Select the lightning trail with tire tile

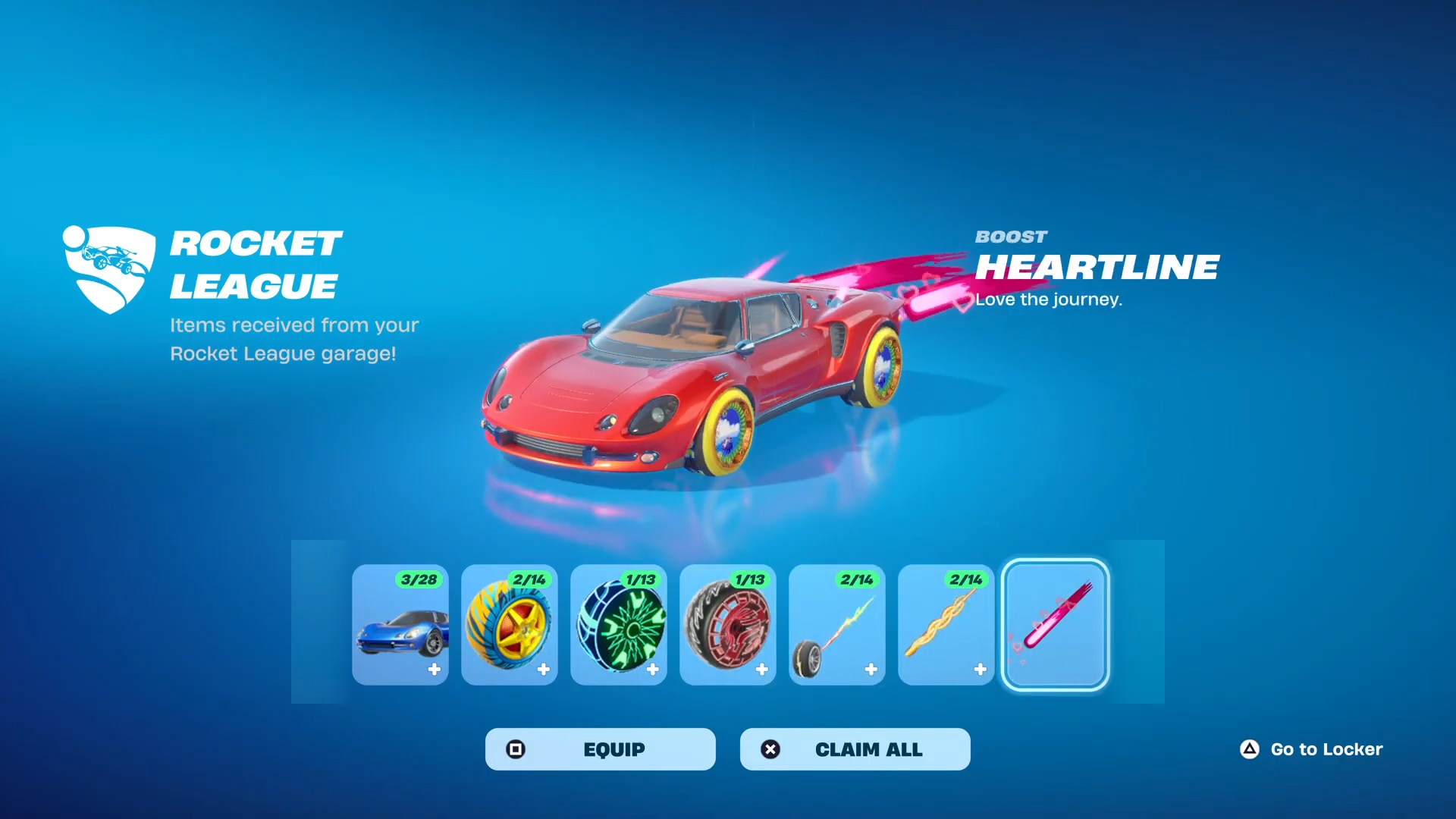tap(837, 625)
